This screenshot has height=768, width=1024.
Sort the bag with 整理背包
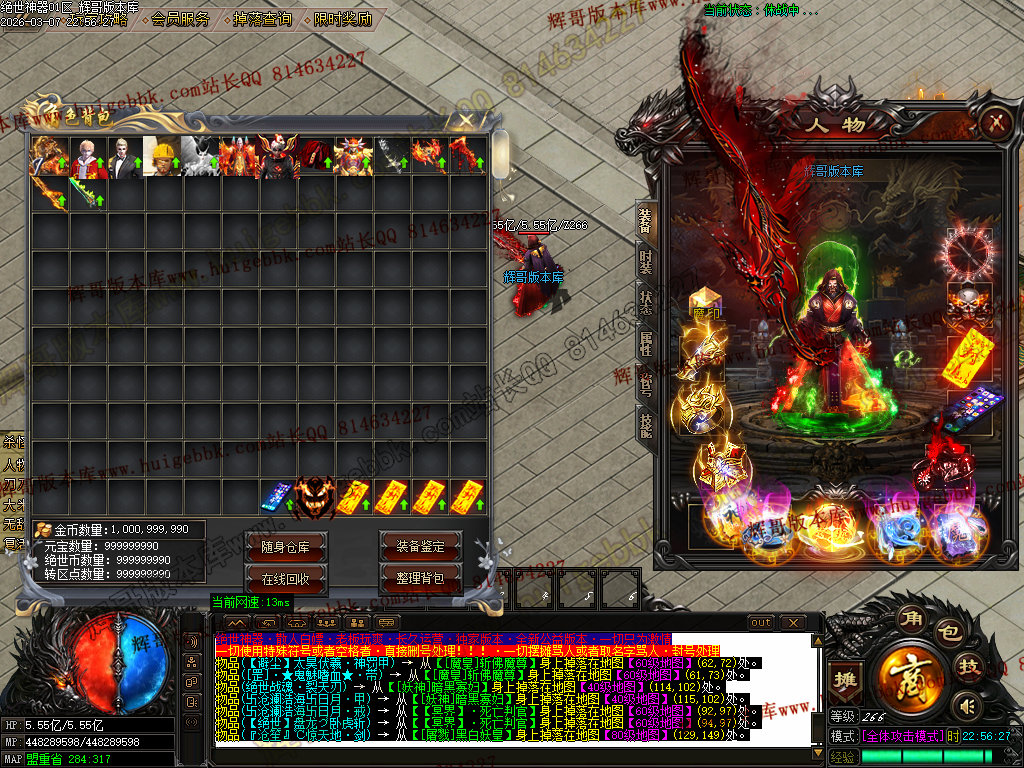click(420, 579)
